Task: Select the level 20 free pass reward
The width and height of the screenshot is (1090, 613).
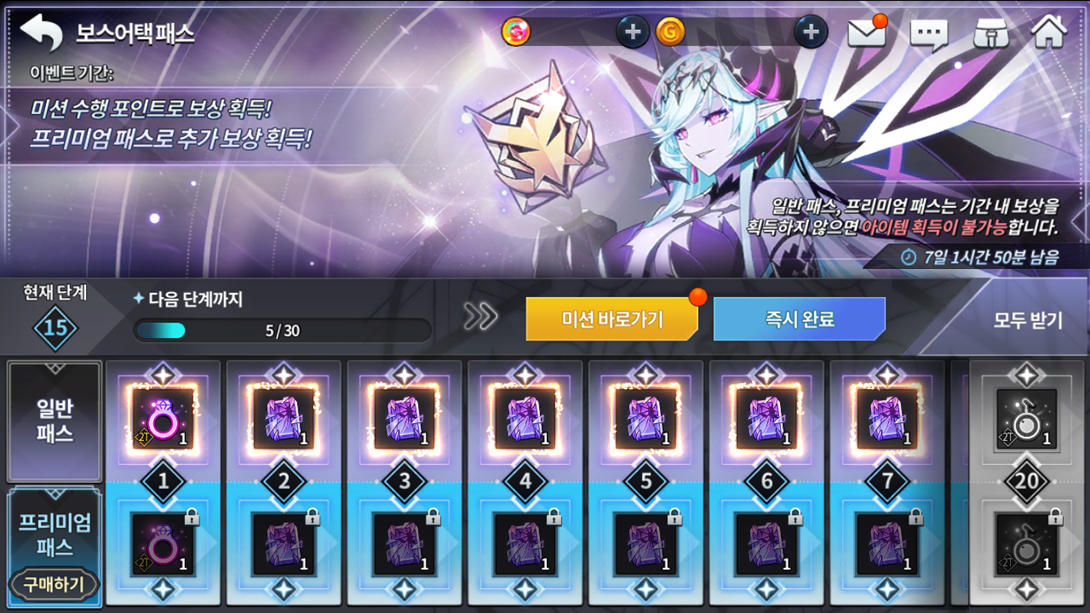Action: tap(1026, 419)
